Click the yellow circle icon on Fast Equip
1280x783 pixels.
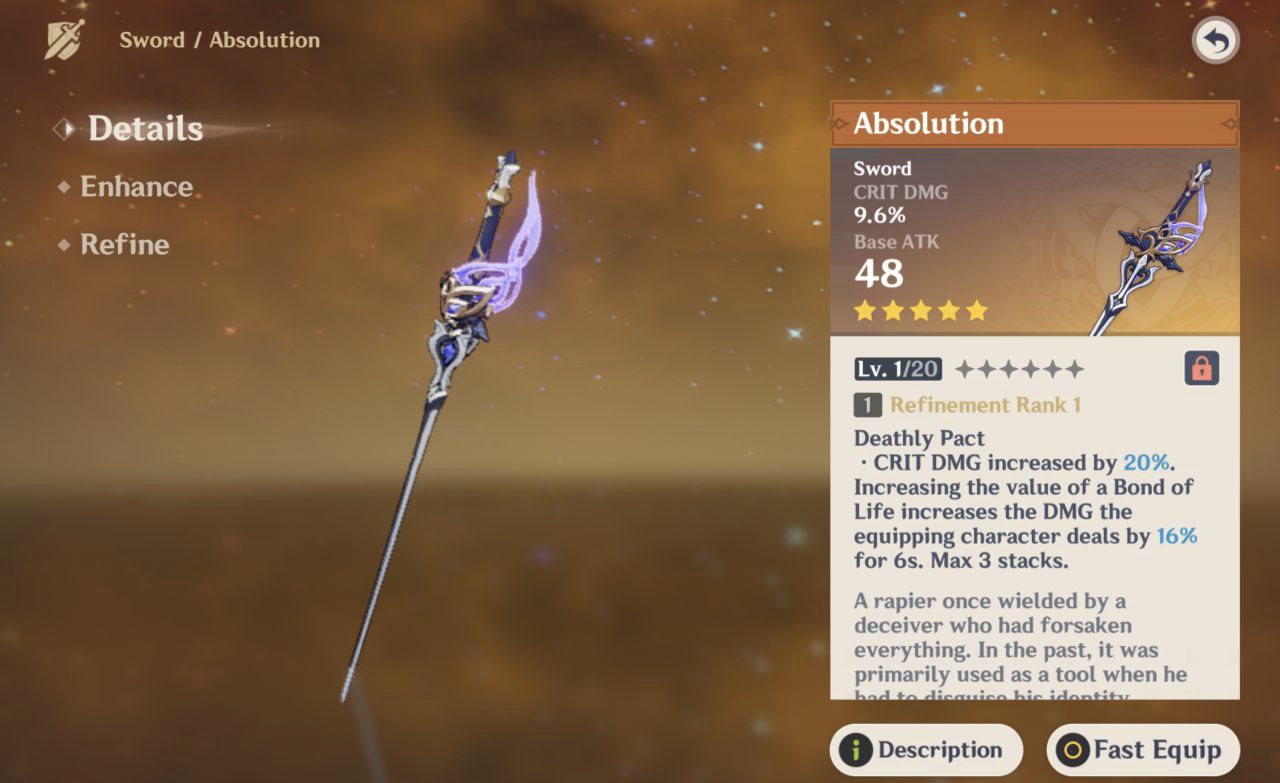click(x=1071, y=749)
